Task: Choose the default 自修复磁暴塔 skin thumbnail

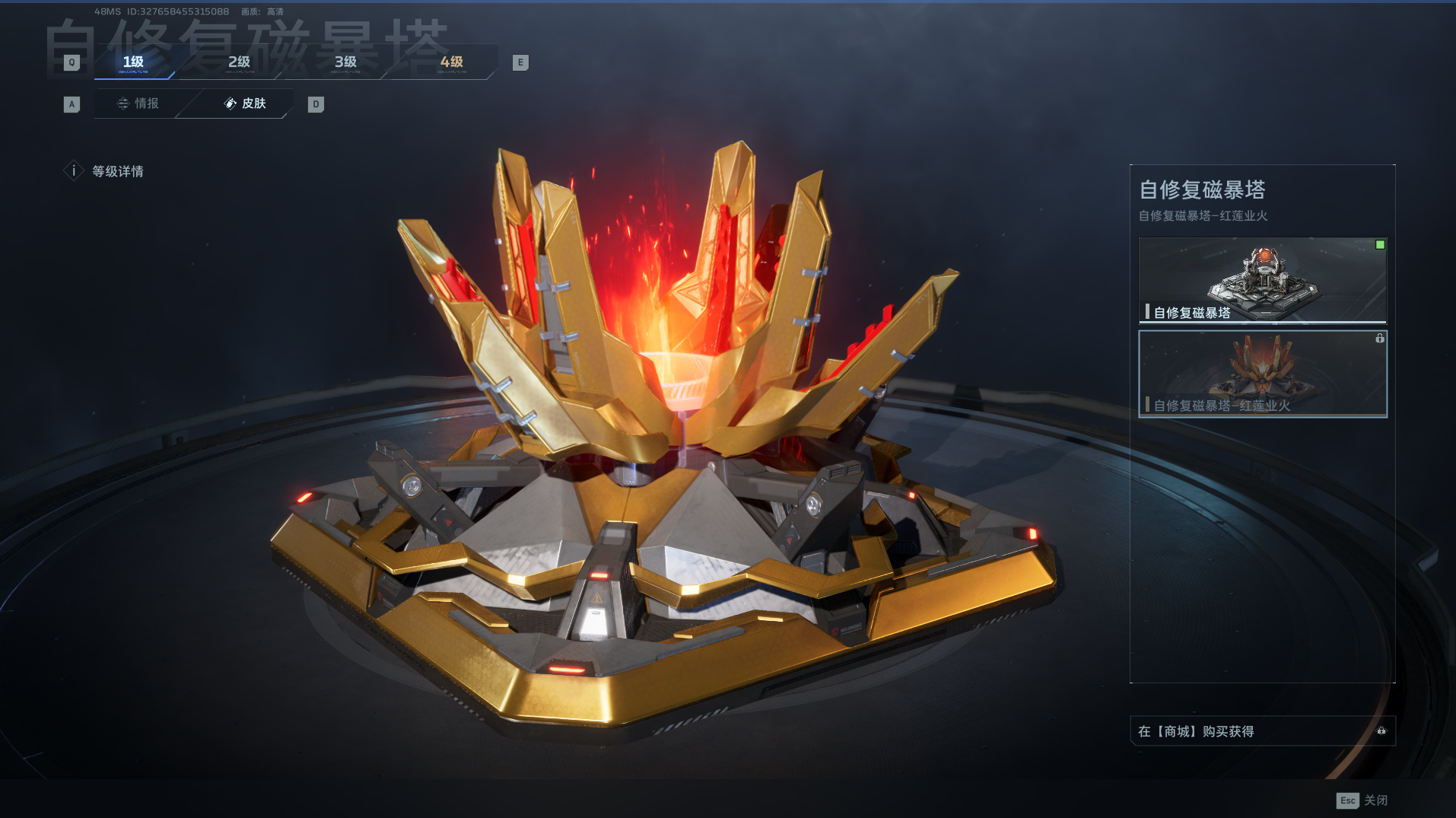Action: [x=1262, y=280]
